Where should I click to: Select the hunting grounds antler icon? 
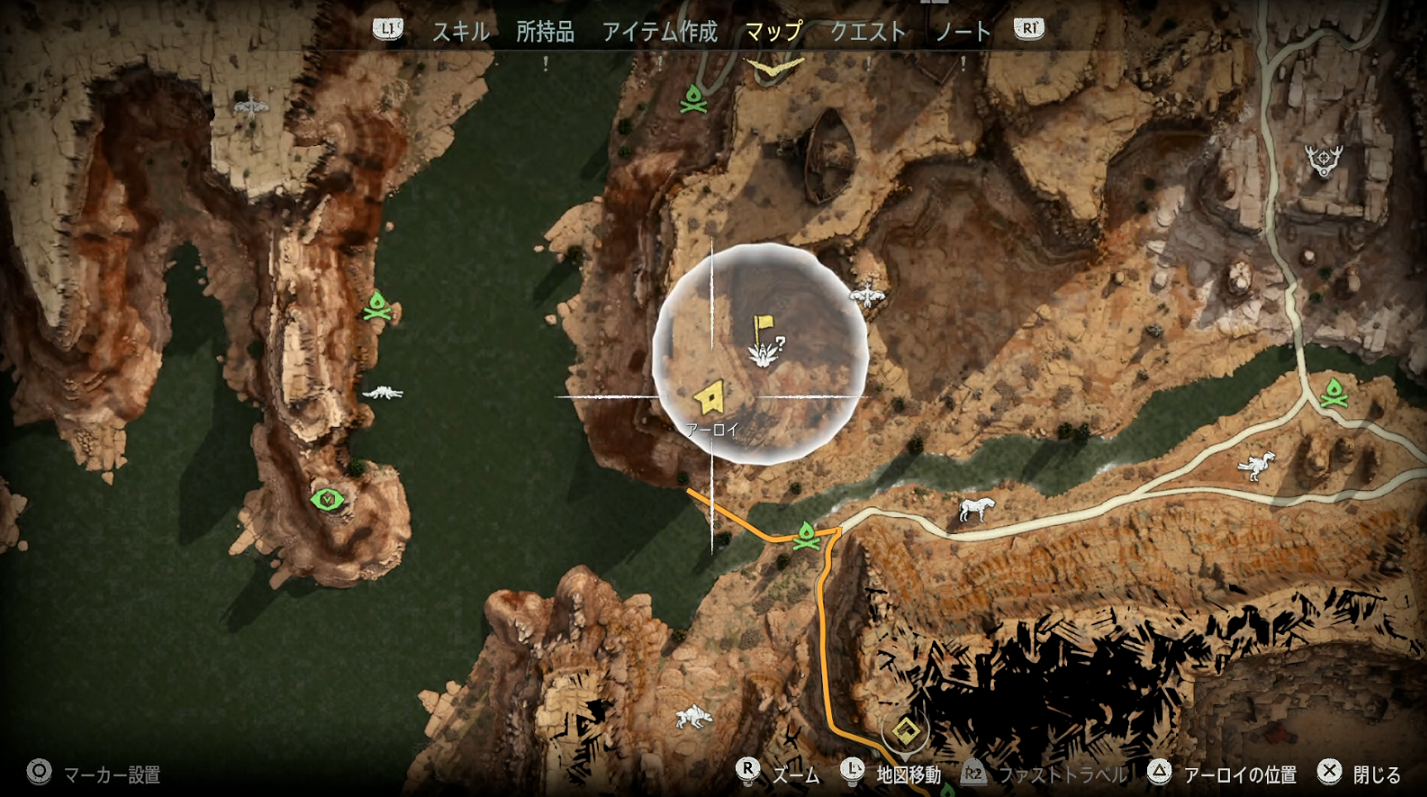coord(1323,158)
